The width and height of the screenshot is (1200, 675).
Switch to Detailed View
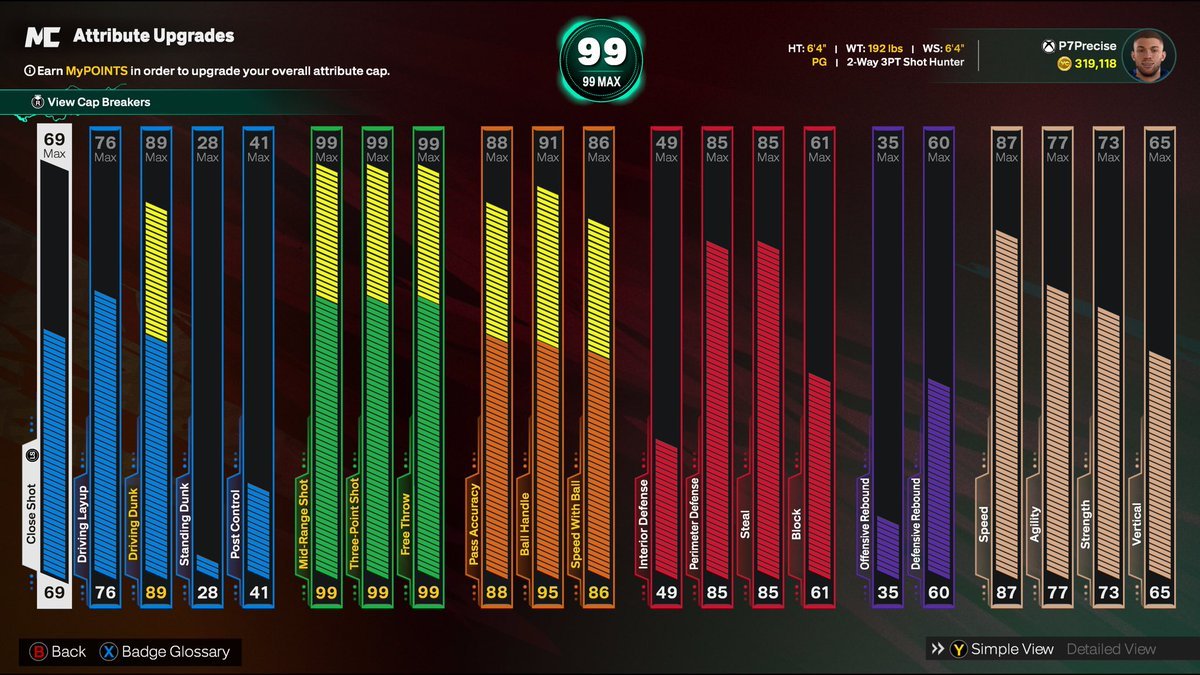(x=1110, y=650)
